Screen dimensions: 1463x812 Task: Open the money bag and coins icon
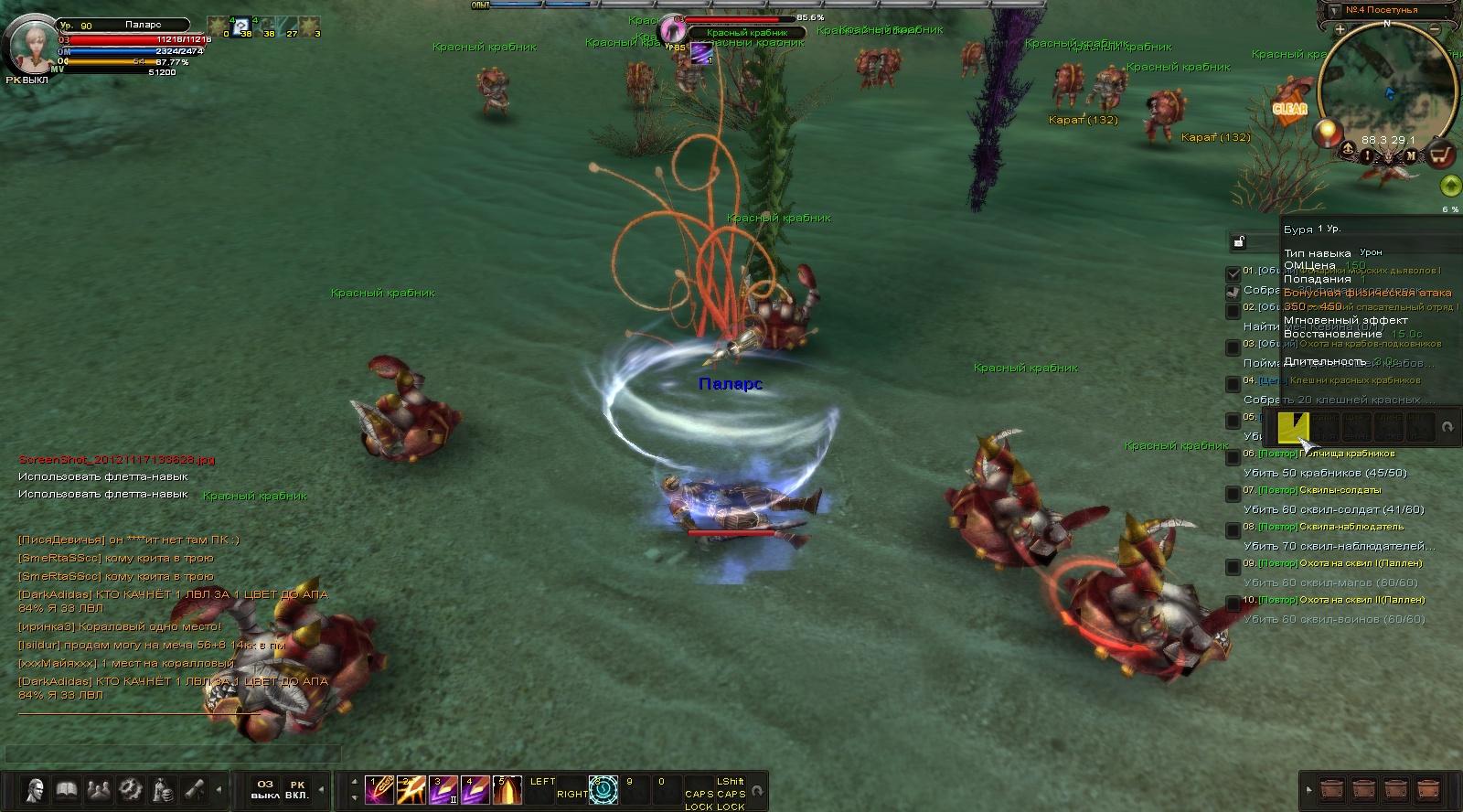[x=162, y=789]
